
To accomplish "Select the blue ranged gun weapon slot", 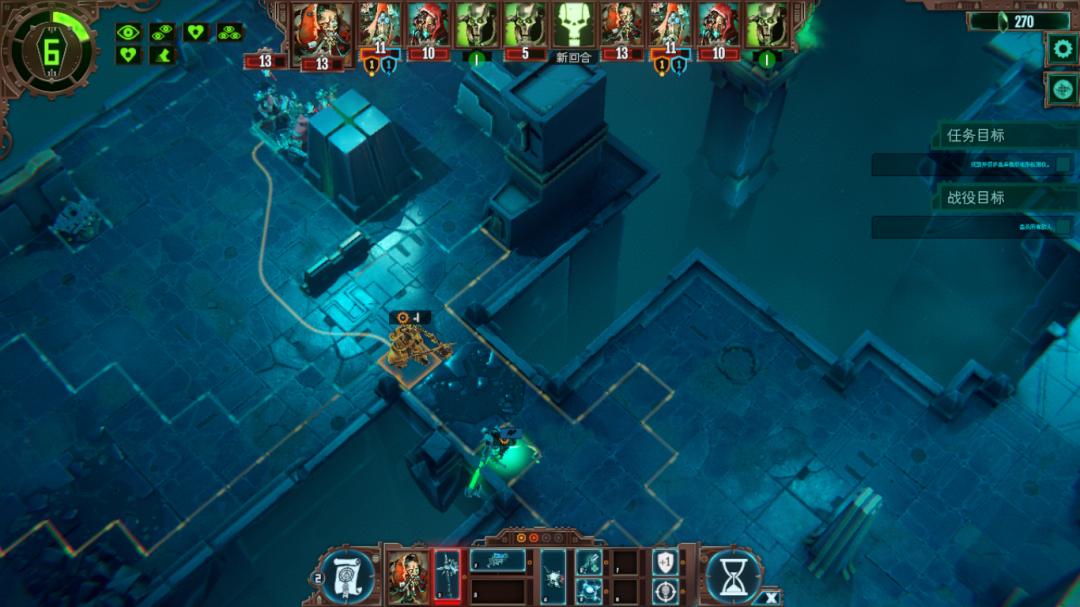I will click(x=497, y=560).
